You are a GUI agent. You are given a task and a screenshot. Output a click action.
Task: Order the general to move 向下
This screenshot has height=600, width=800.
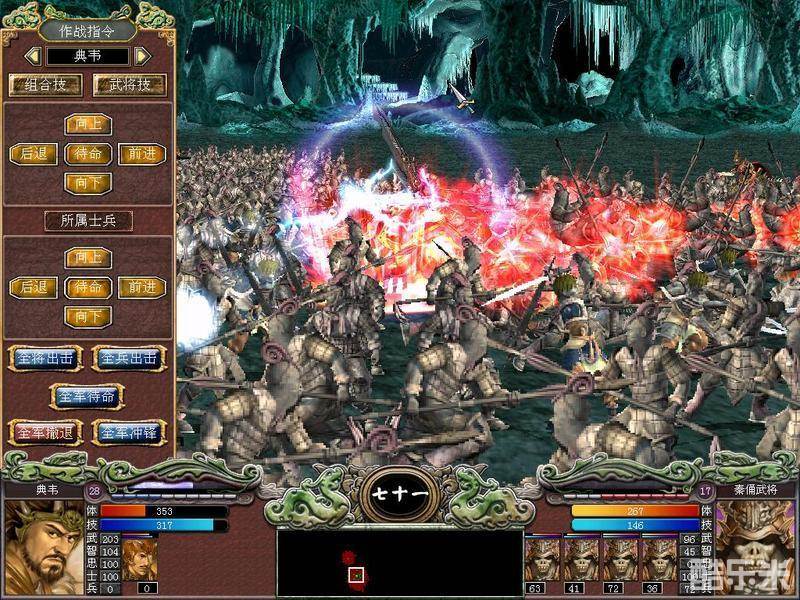coord(88,183)
